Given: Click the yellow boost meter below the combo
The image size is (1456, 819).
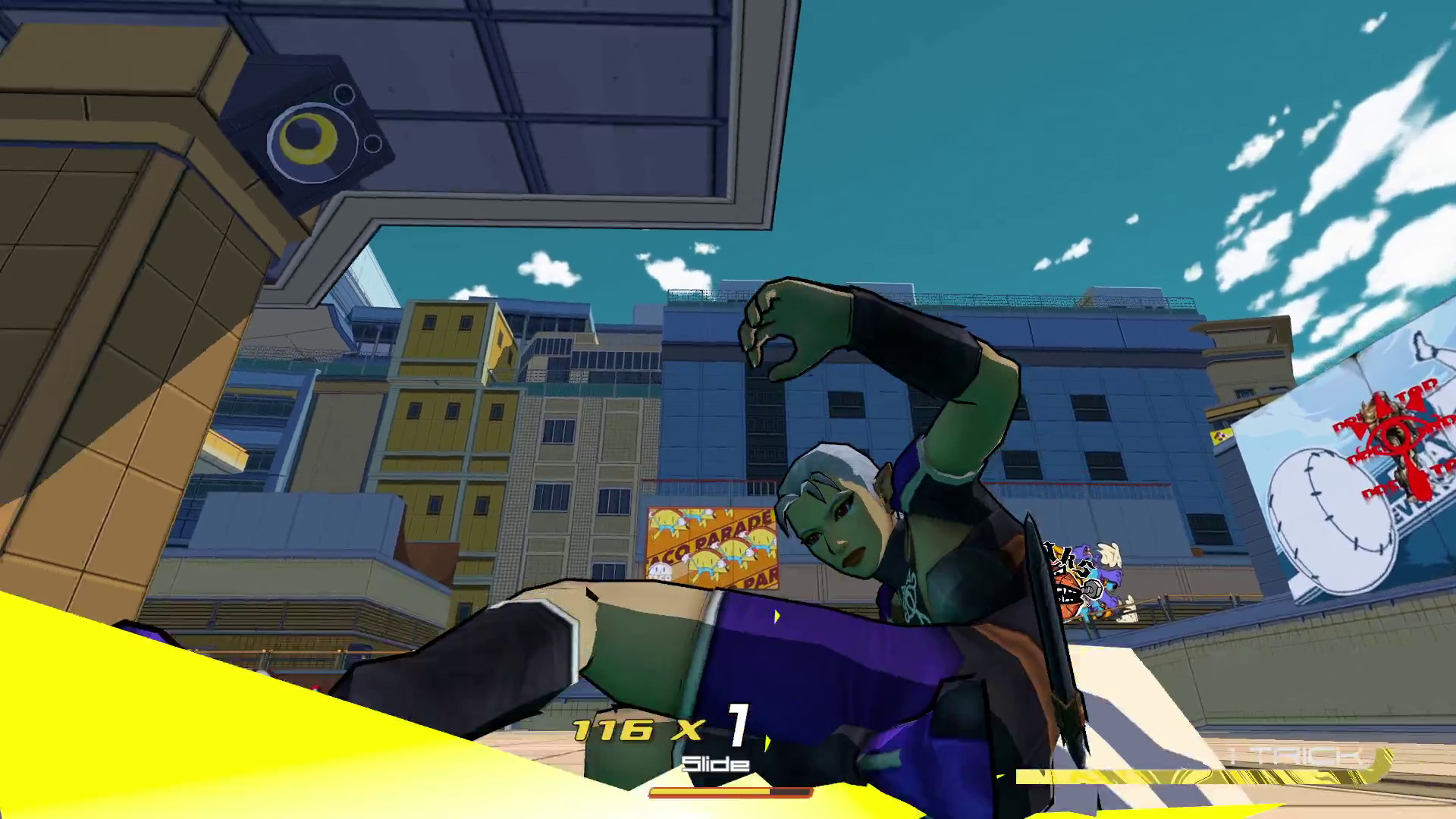Looking at the screenshot, I should pos(728,791).
